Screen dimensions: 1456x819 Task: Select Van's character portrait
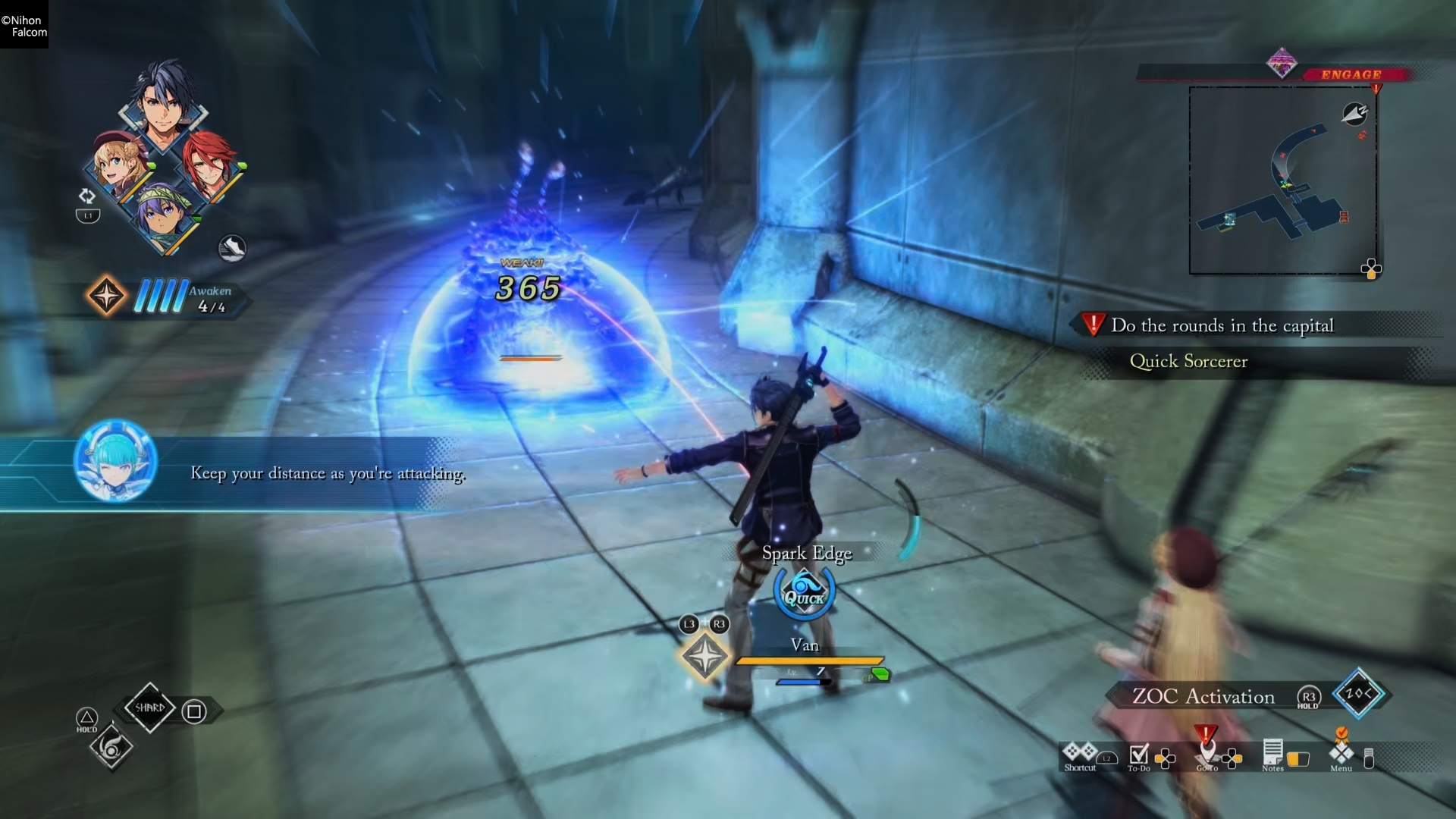(x=163, y=114)
